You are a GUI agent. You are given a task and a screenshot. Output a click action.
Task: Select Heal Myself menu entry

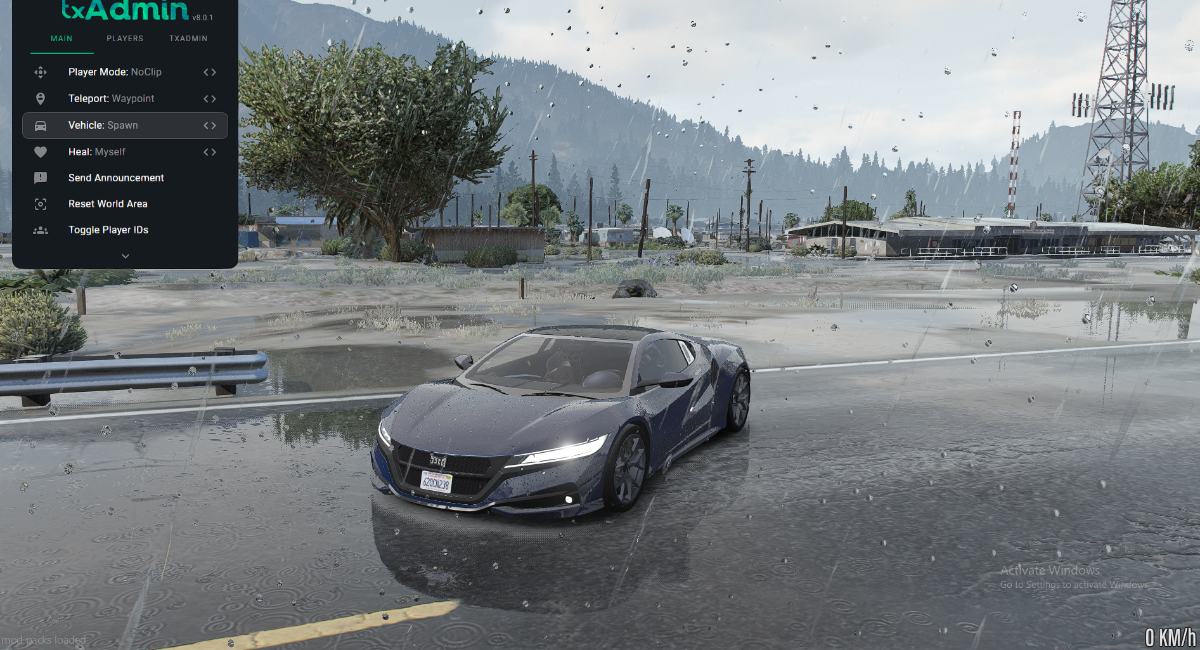pos(96,152)
